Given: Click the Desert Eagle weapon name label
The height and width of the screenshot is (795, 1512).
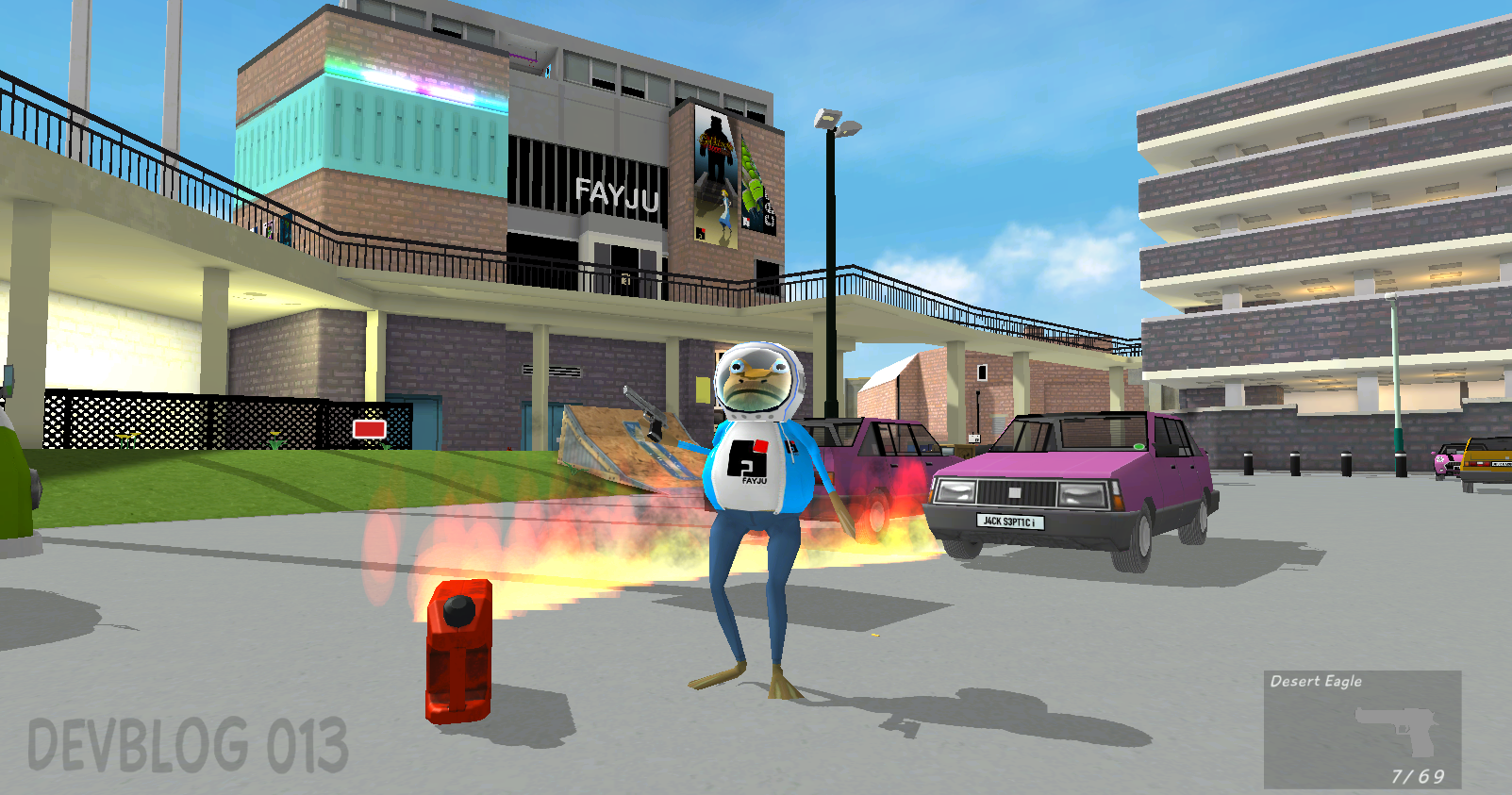Looking at the screenshot, I should 1315,679.
